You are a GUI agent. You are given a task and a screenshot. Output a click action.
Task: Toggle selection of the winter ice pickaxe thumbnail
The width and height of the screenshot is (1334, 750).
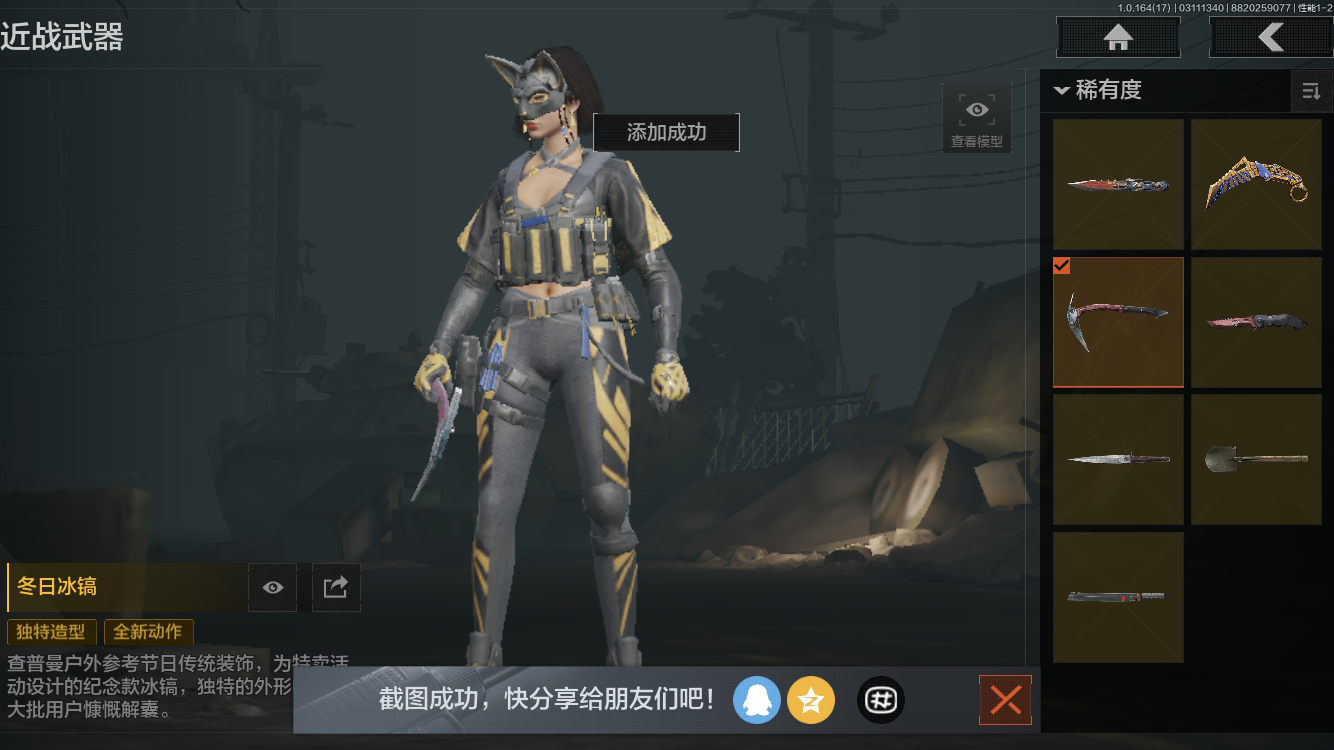pos(1118,322)
